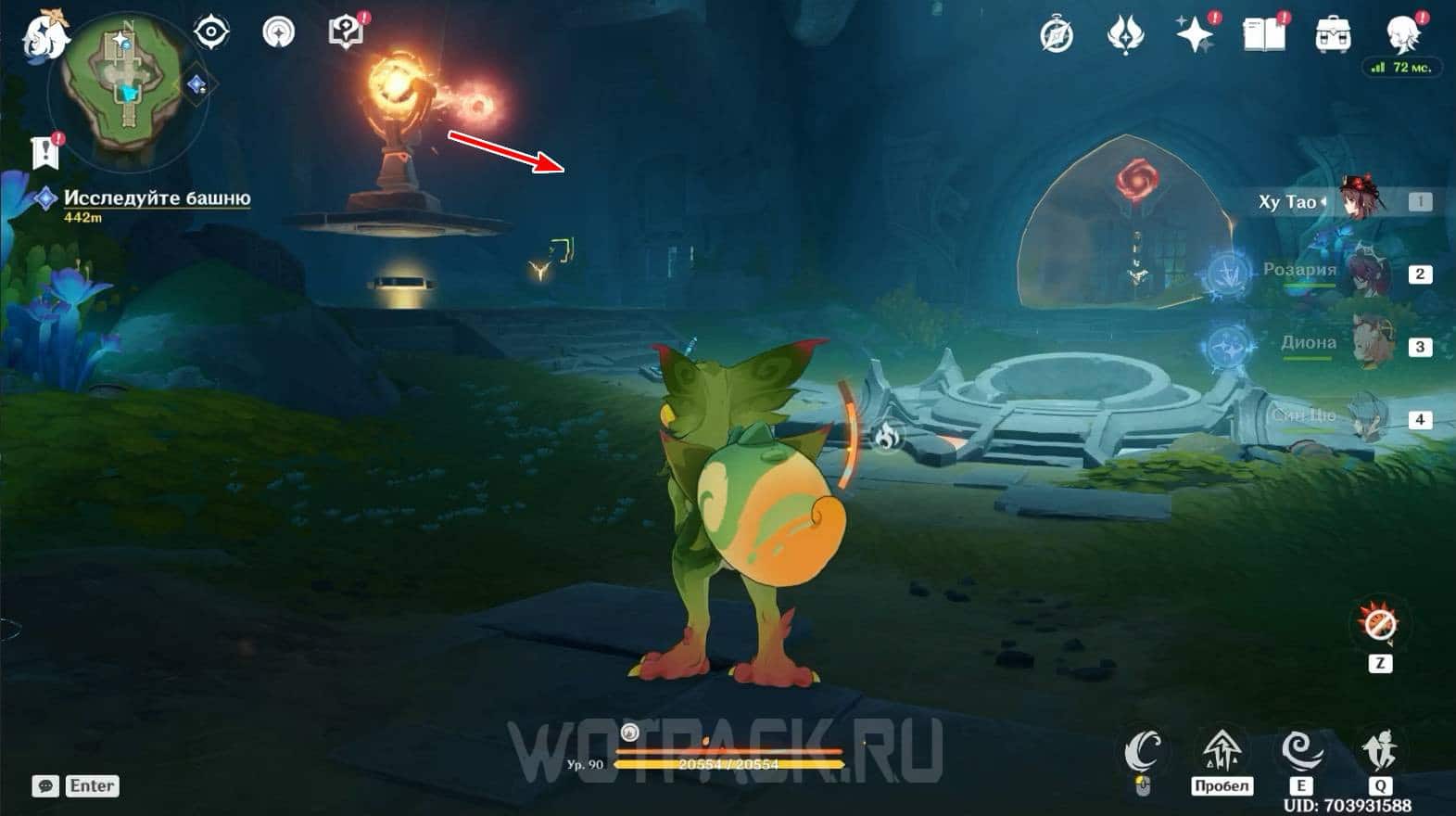Open the adventurer handbook book icon

click(1264, 35)
